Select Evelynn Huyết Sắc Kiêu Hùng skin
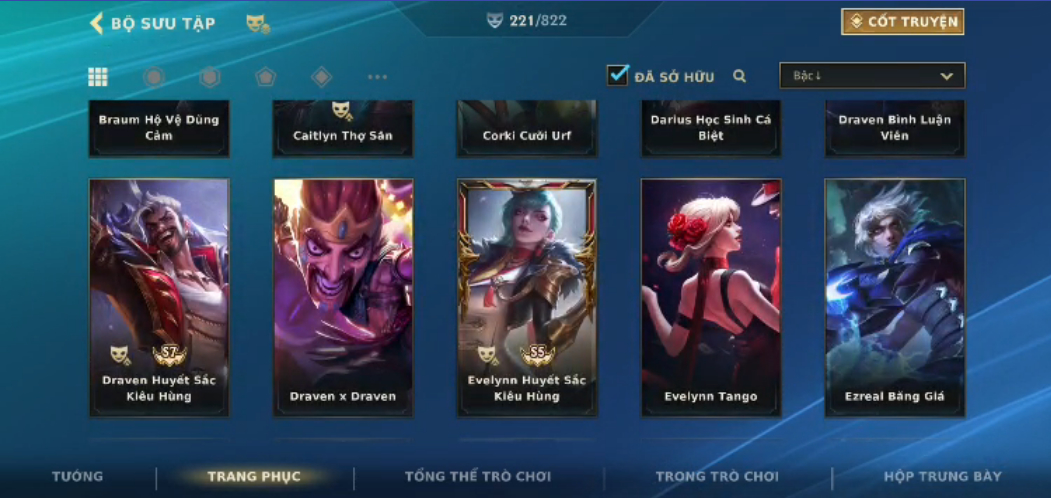Screen dimensions: 1051x498 pos(527,297)
